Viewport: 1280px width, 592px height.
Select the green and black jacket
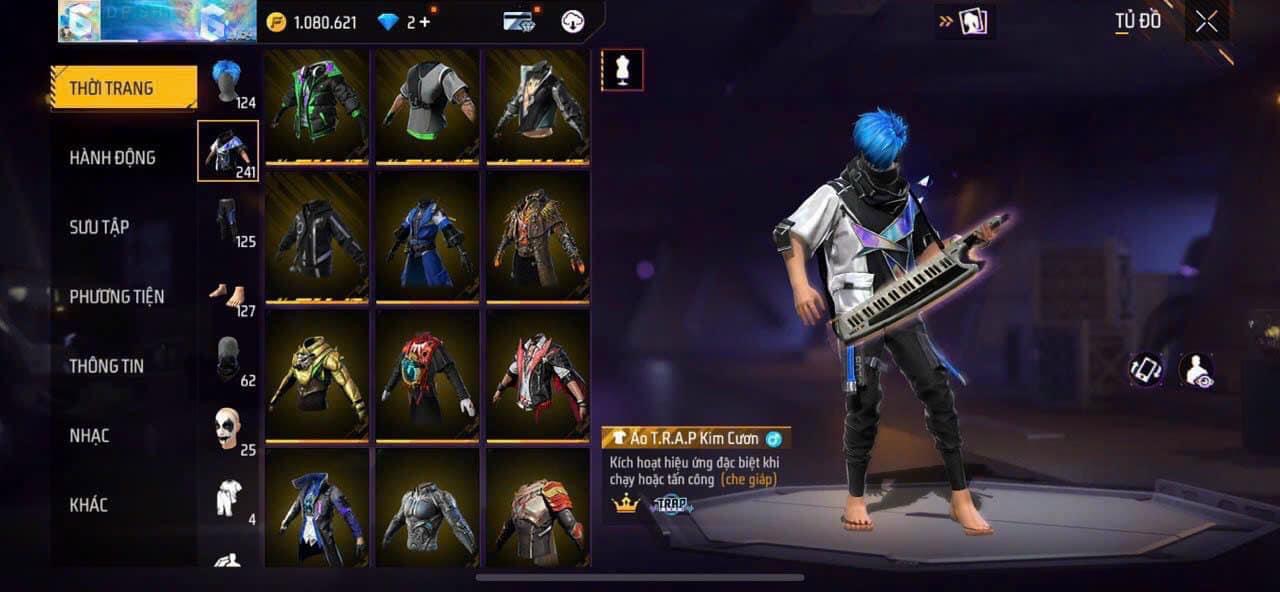[318, 107]
